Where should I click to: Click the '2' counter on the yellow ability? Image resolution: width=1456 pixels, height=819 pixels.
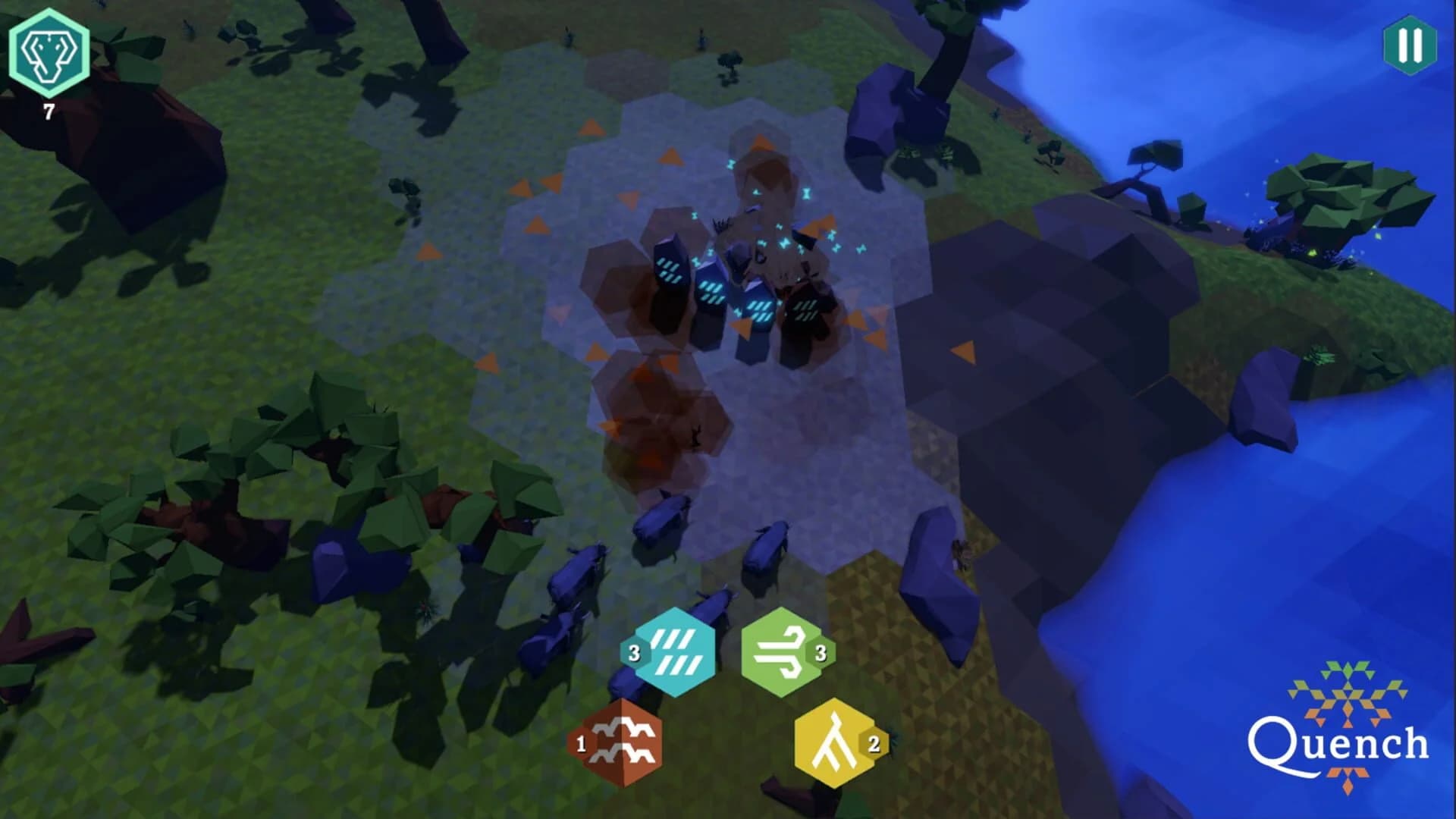[x=872, y=745]
